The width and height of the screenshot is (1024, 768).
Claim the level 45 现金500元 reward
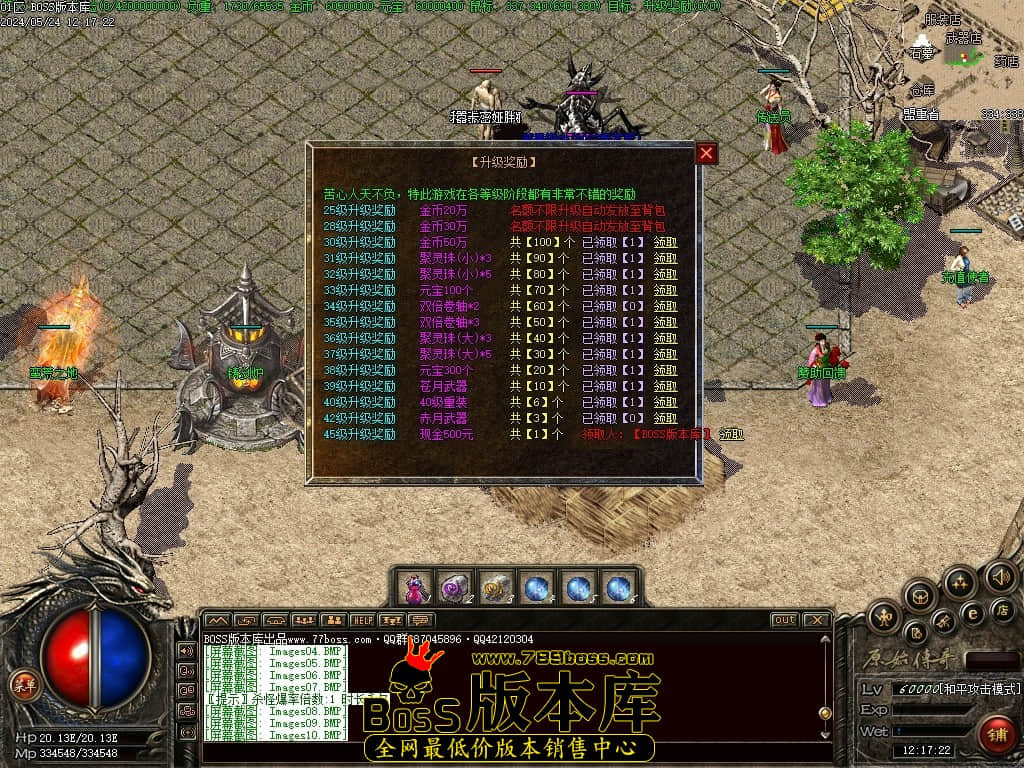[x=731, y=435]
